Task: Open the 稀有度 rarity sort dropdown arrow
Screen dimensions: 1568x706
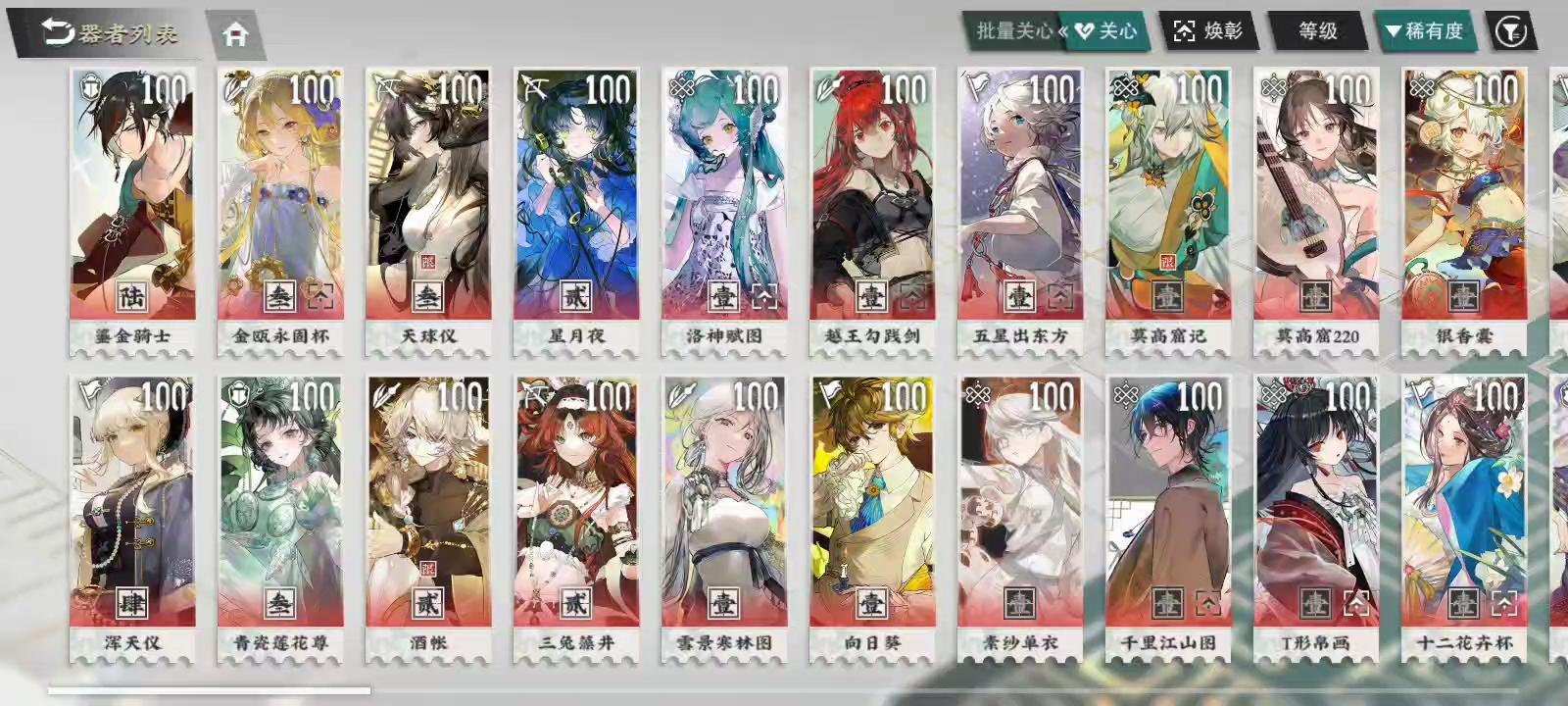Action: (x=1396, y=30)
